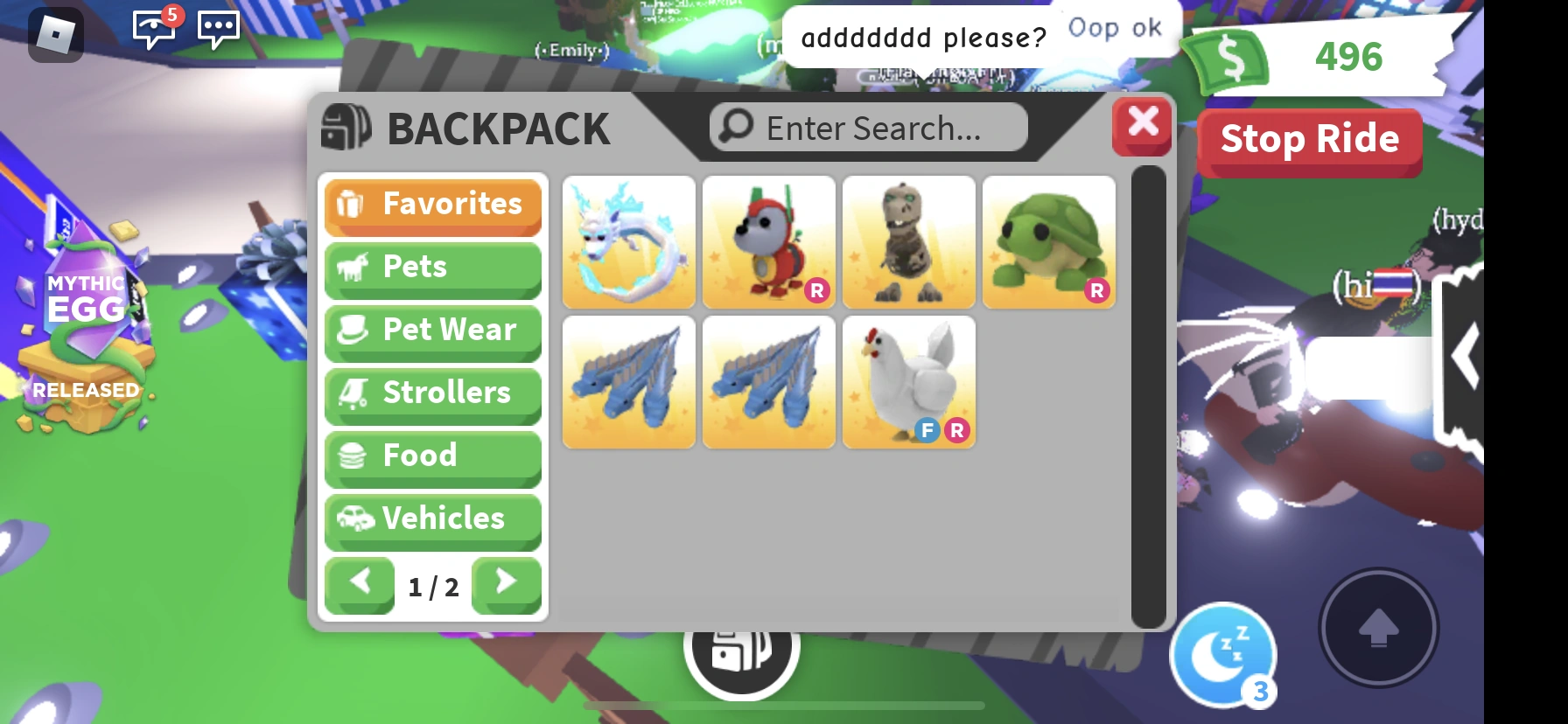
Task: Expand the collapsed side panel chevron
Action: pyautogui.click(x=1465, y=354)
